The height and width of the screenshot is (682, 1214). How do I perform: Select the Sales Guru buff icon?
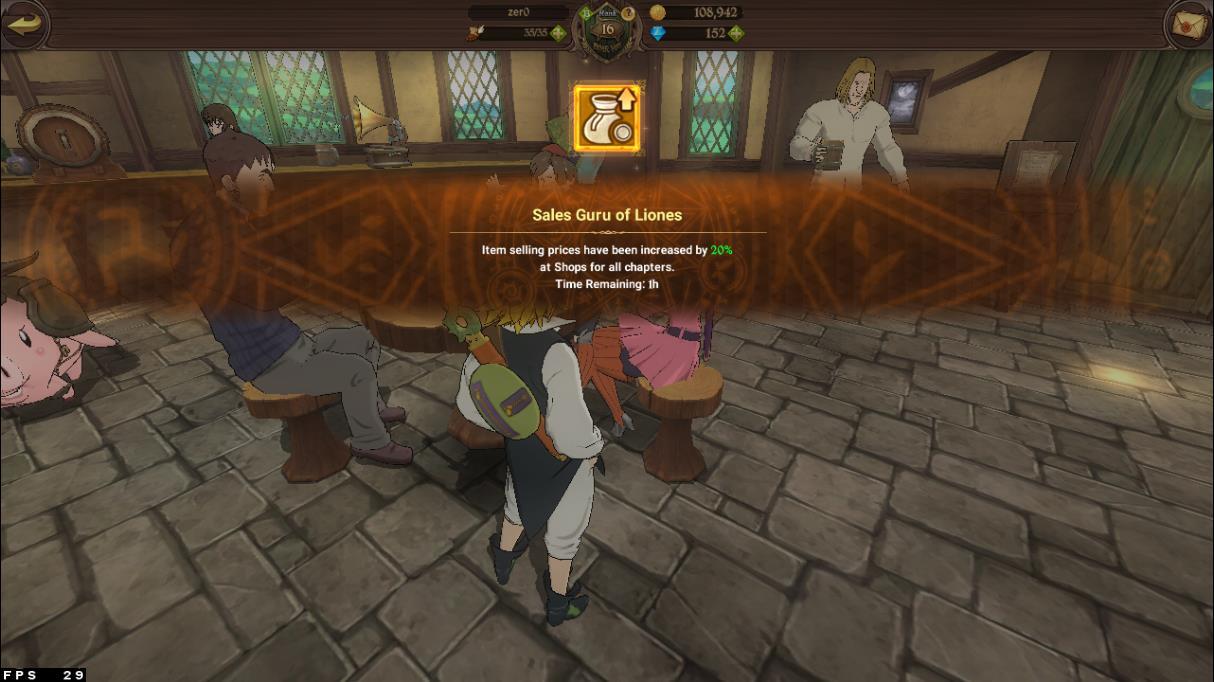coord(607,118)
